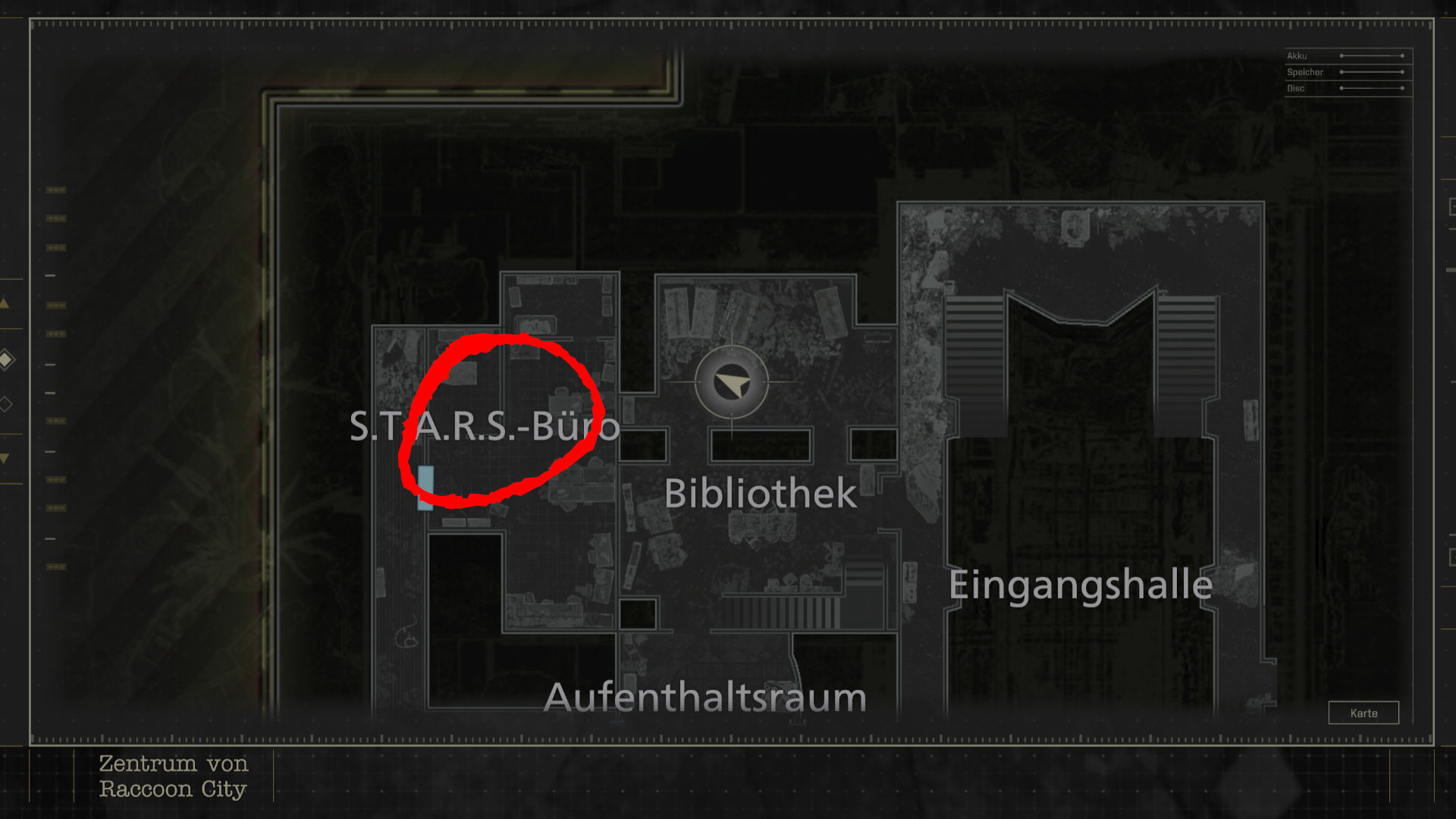Screen dimensions: 1456x819
Task: Click the Karte button
Action: pos(1363,713)
